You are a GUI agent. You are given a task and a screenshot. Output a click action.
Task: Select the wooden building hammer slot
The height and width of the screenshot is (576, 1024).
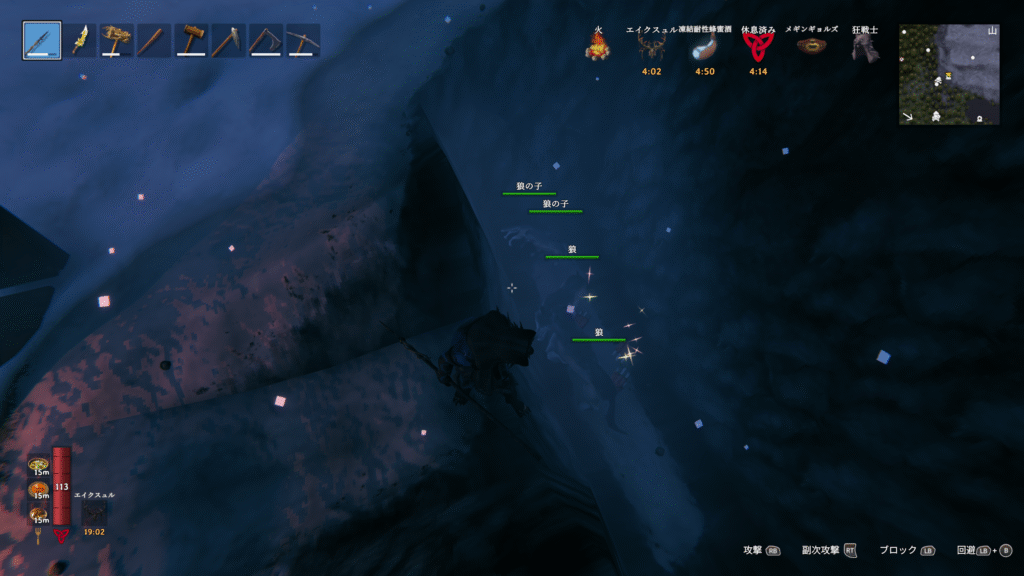click(191, 41)
